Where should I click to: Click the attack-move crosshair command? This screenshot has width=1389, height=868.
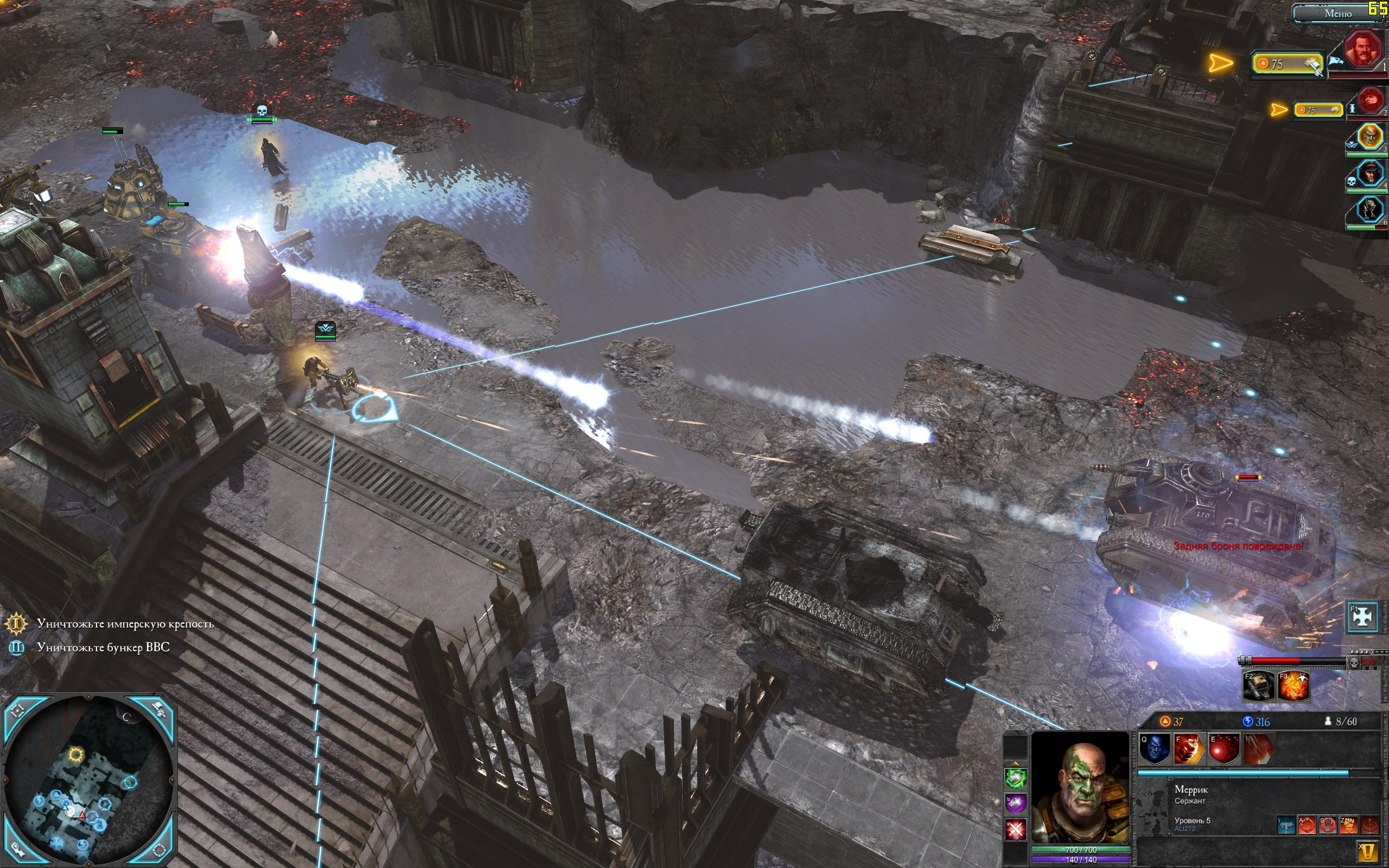point(1307,826)
